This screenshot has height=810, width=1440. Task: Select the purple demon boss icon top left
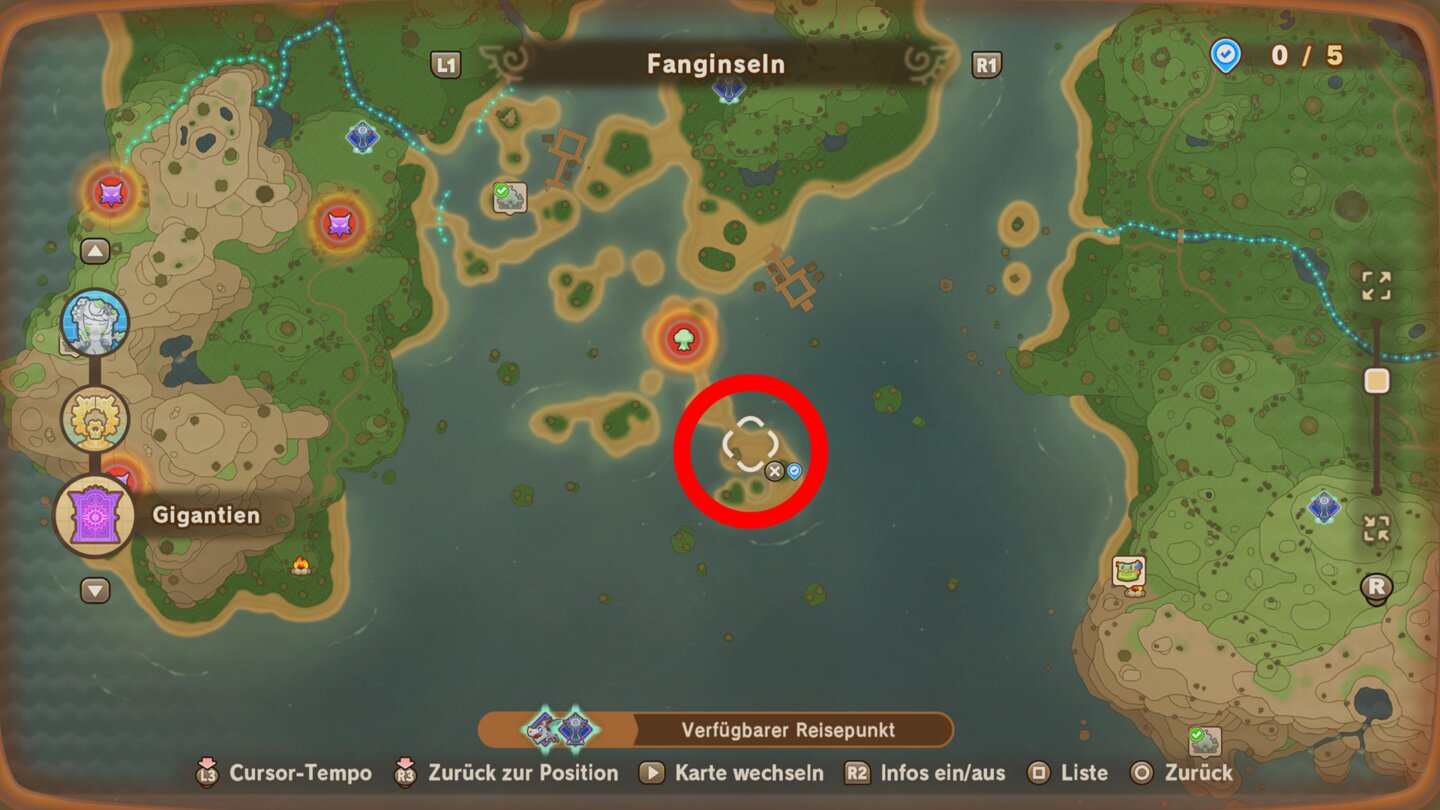coord(113,193)
